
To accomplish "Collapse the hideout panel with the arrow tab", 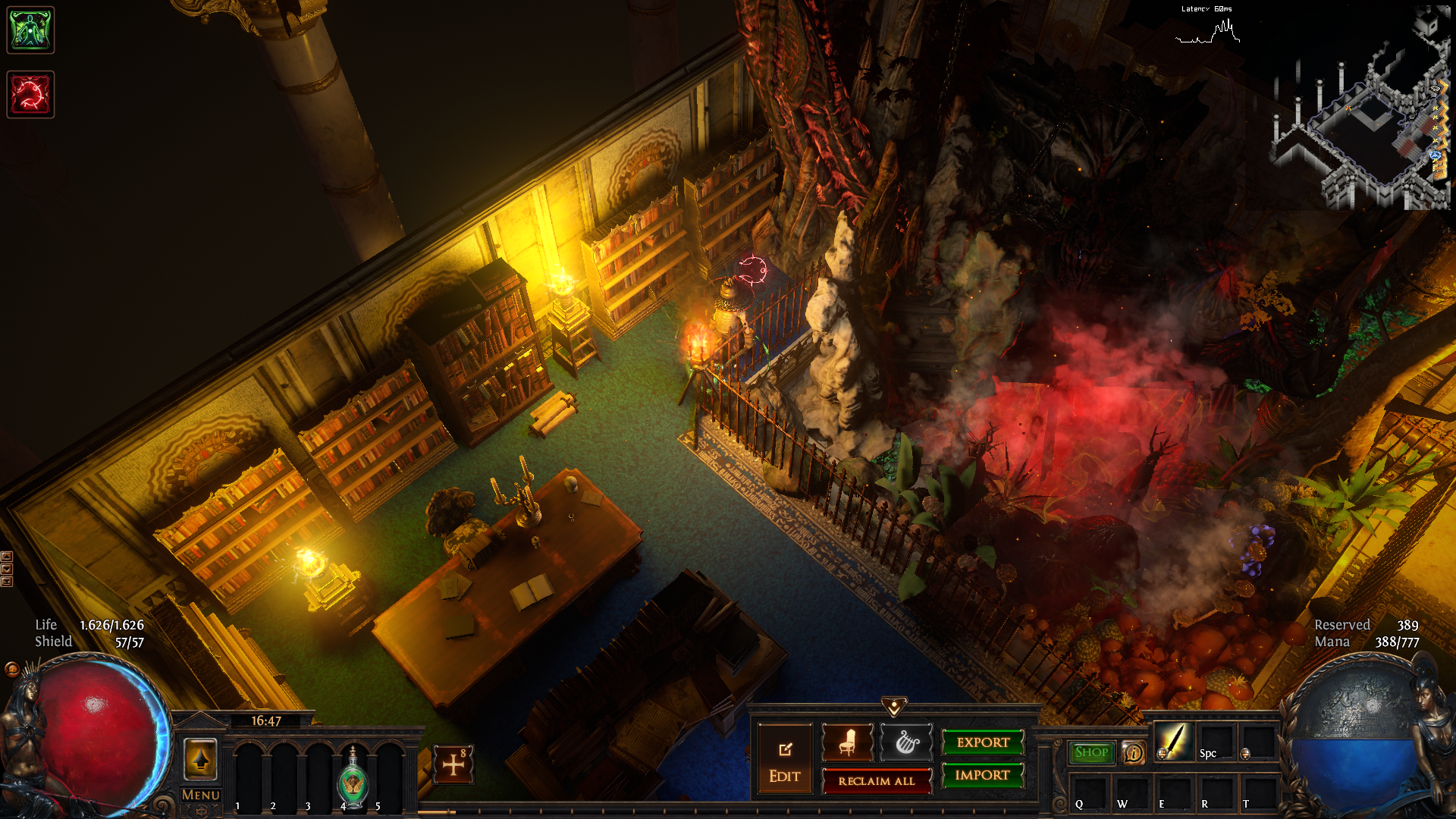I will tap(894, 707).
